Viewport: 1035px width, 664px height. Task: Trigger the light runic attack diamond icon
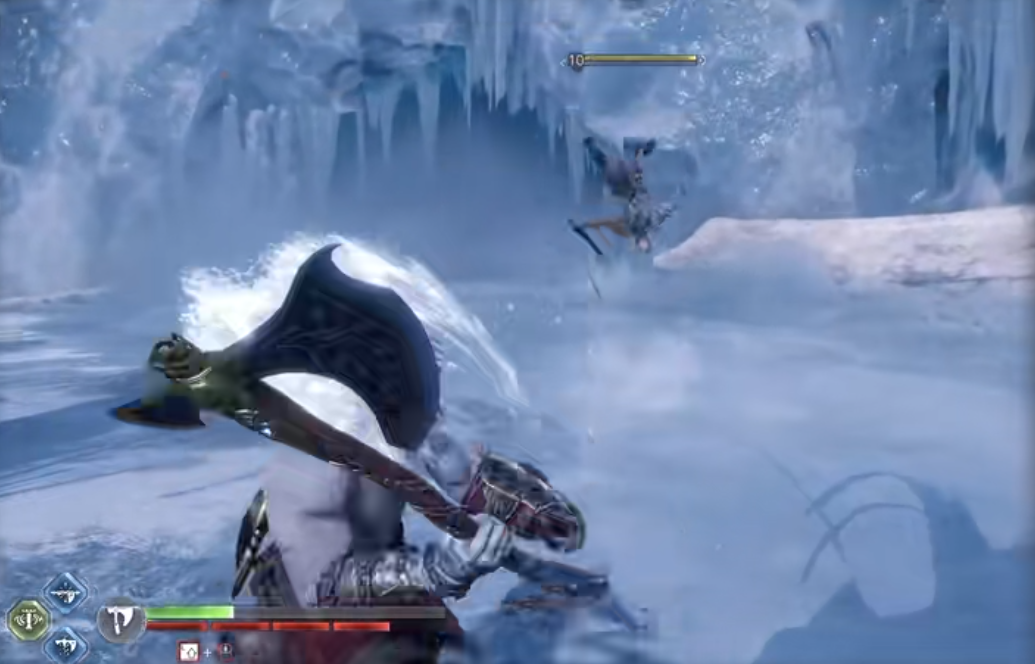pyautogui.click(x=64, y=593)
